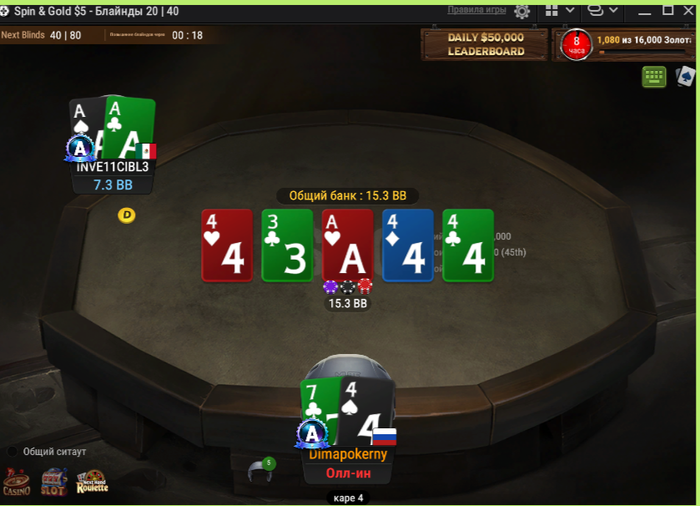Maximize the poker table window
Image resolution: width=700 pixels, height=506 pixels.
[x=668, y=10]
